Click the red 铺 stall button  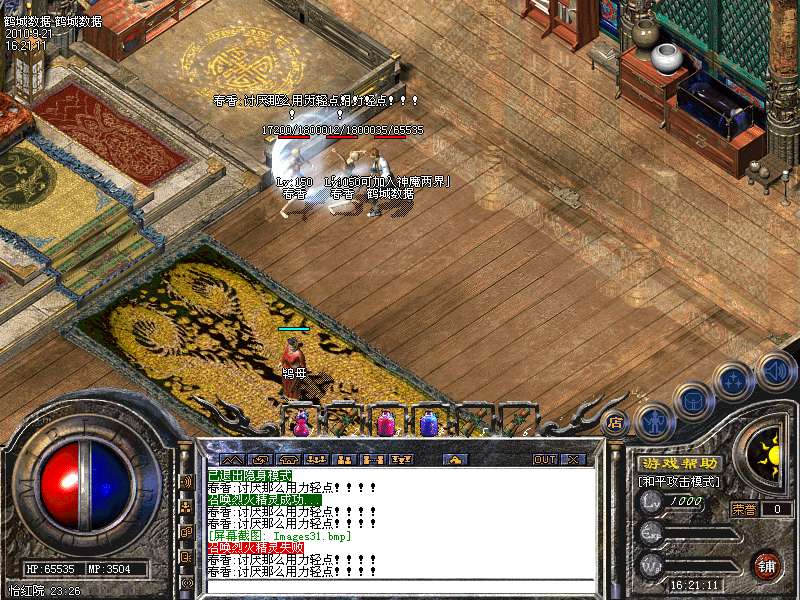click(767, 565)
